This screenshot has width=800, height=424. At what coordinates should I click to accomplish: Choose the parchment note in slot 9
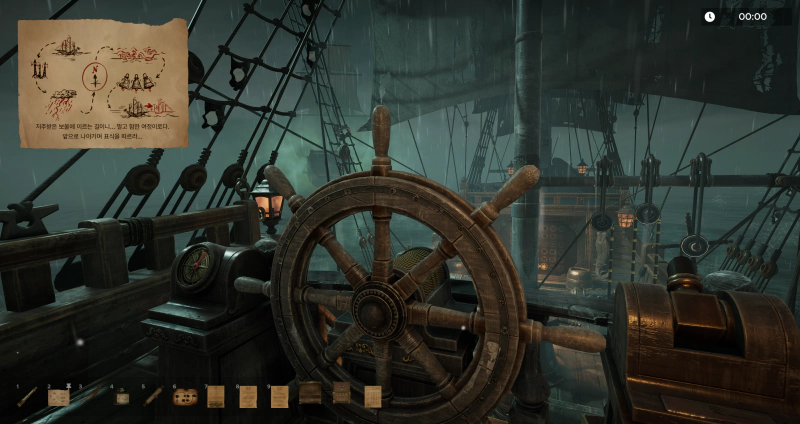coord(279,396)
